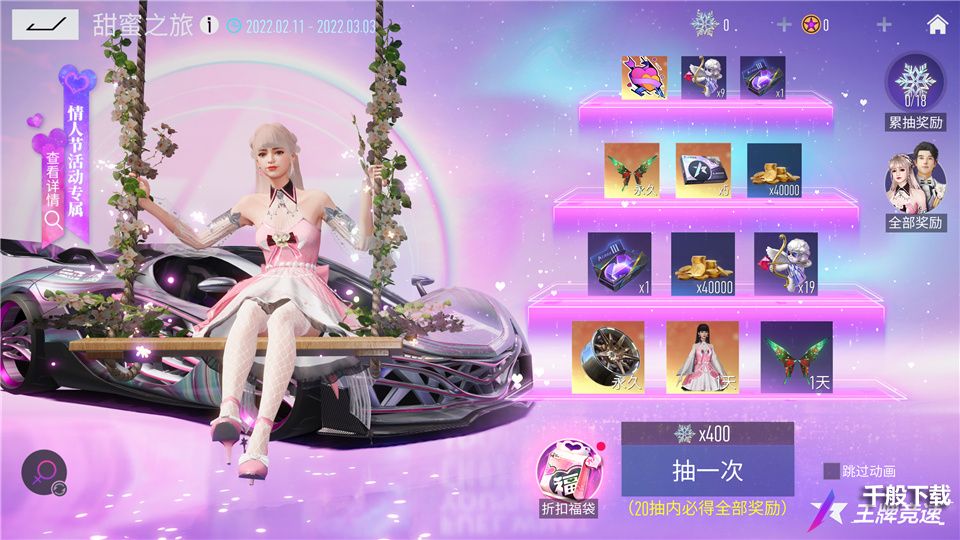The height and width of the screenshot is (540, 960).
Task: Select the cupid statue x9 reward
Action: (x=703, y=78)
